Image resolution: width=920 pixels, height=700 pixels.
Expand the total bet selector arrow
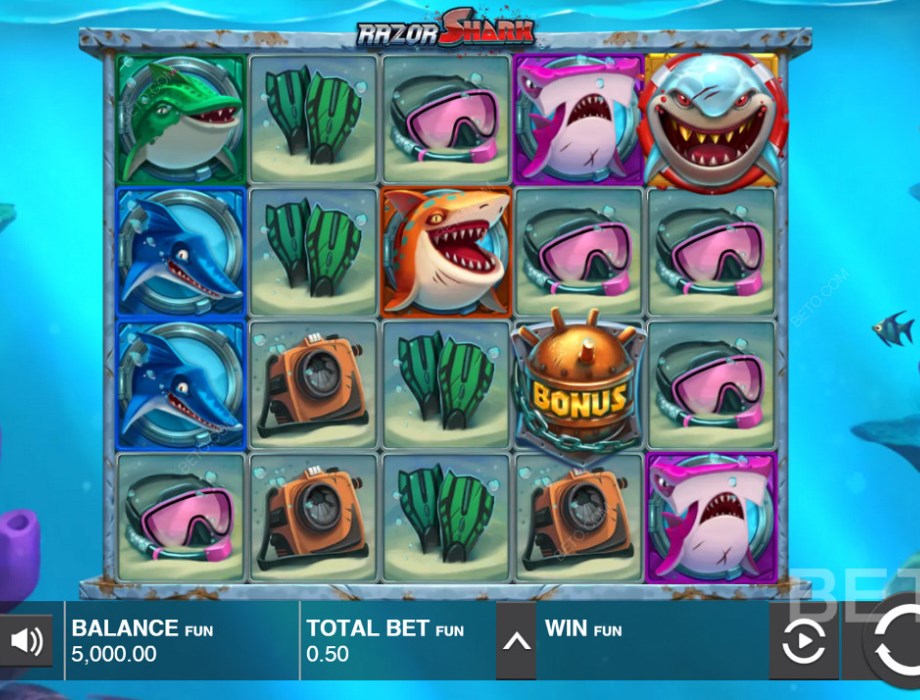pyautogui.click(x=516, y=641)
